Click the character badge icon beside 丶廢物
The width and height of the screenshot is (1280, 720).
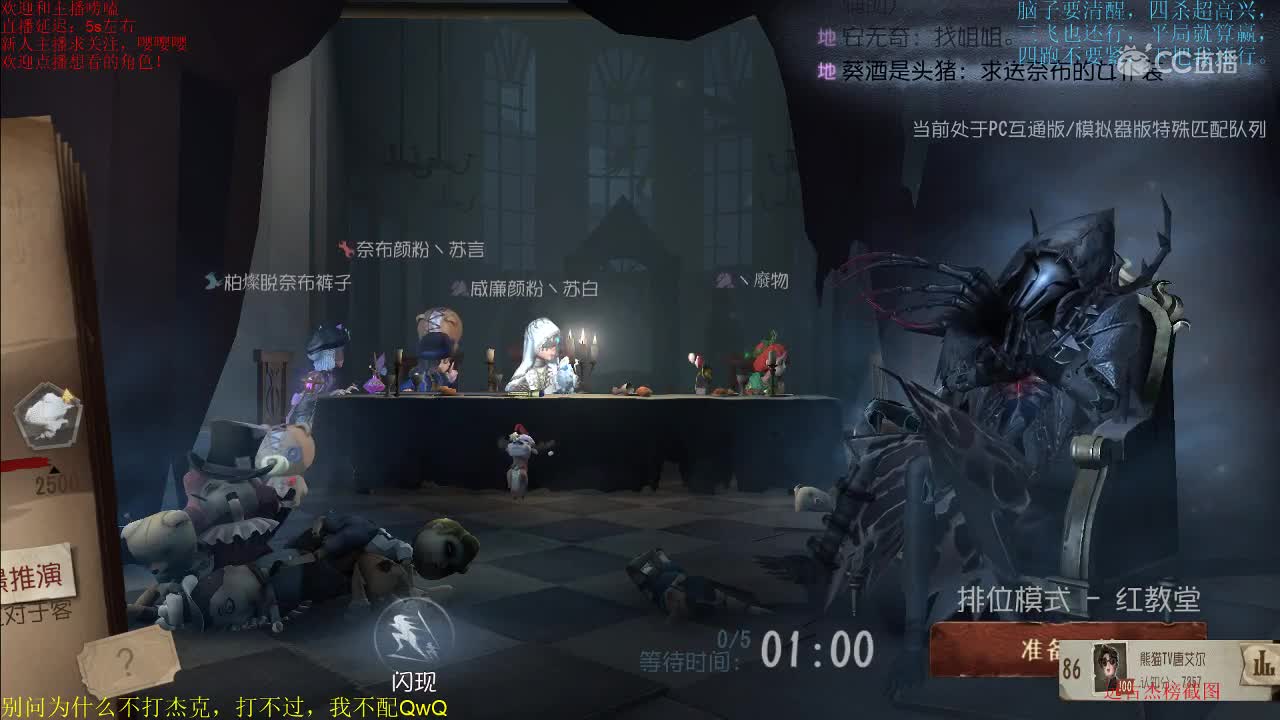(723, 281)
